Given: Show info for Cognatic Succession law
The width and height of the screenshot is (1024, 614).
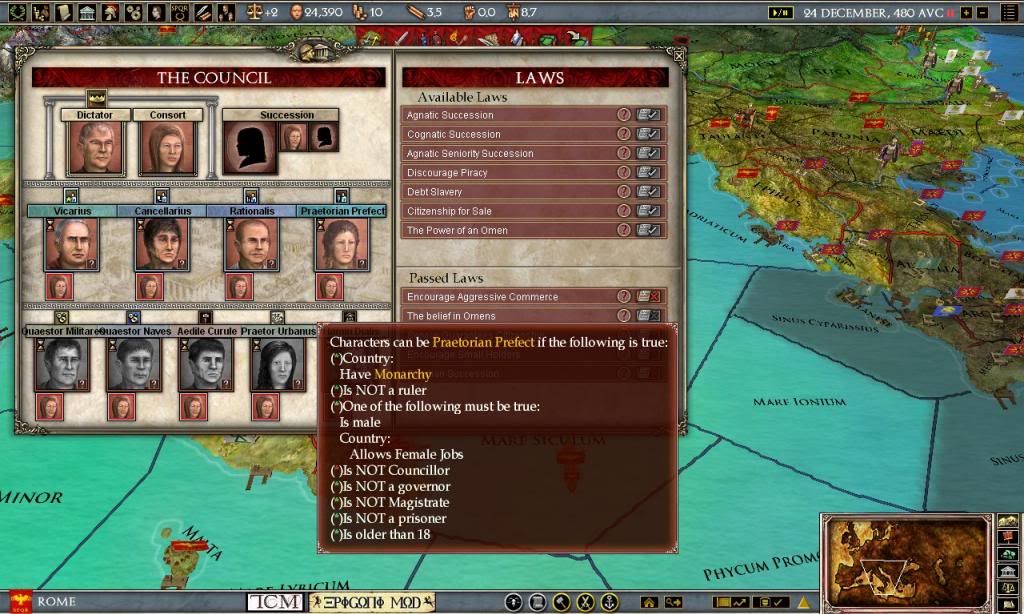Looking at the screenshot, I should pos(624,134).
